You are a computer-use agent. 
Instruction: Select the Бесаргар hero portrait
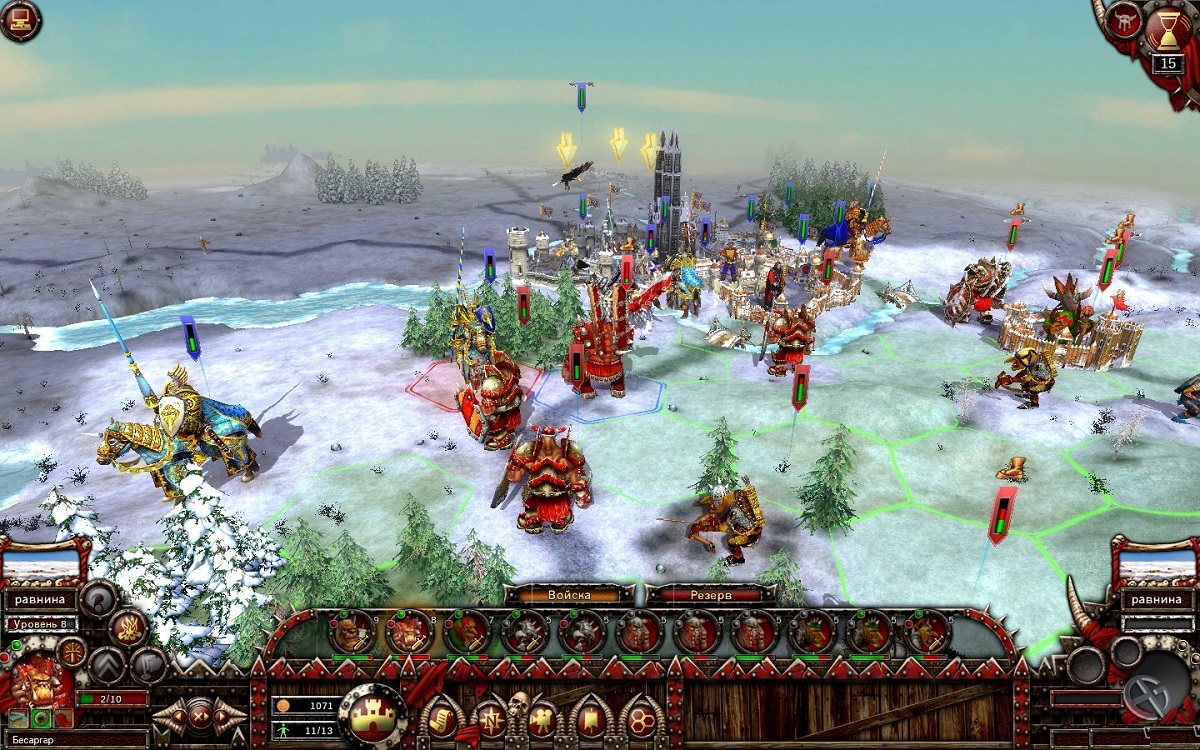coord(36,682)
